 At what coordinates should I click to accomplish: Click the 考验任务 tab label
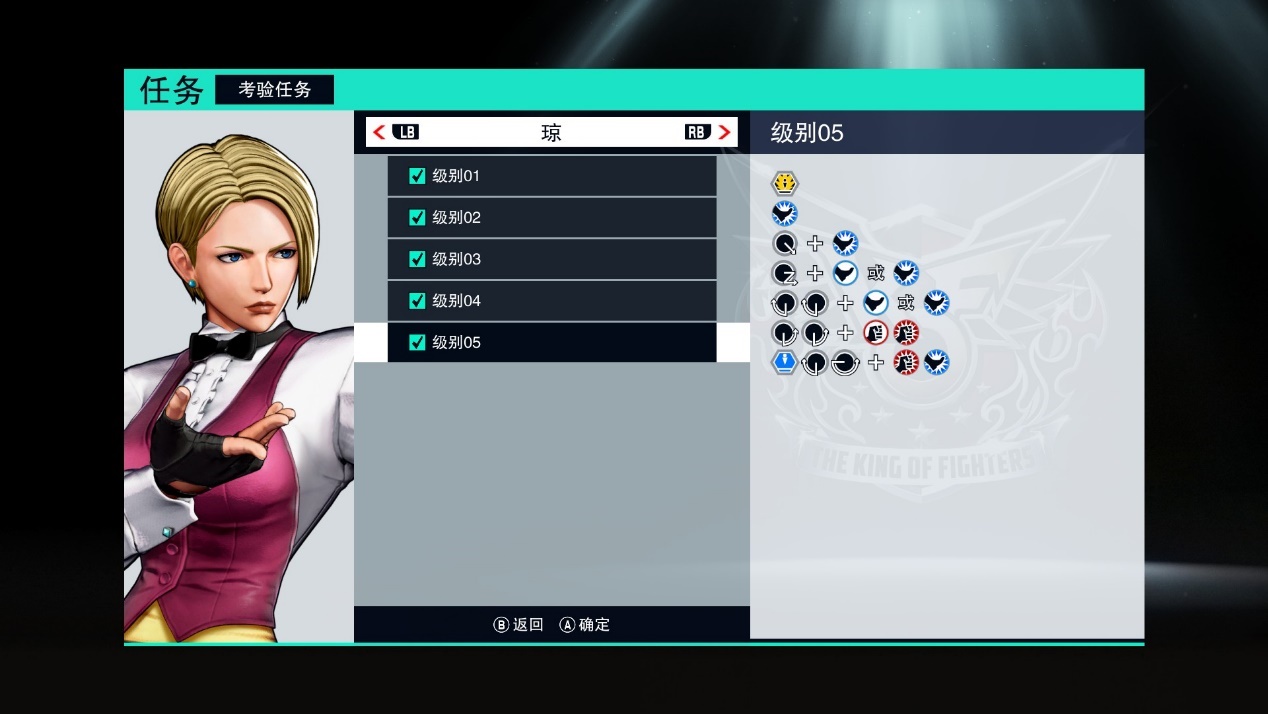pyautogui.click(x=274, y=90)
